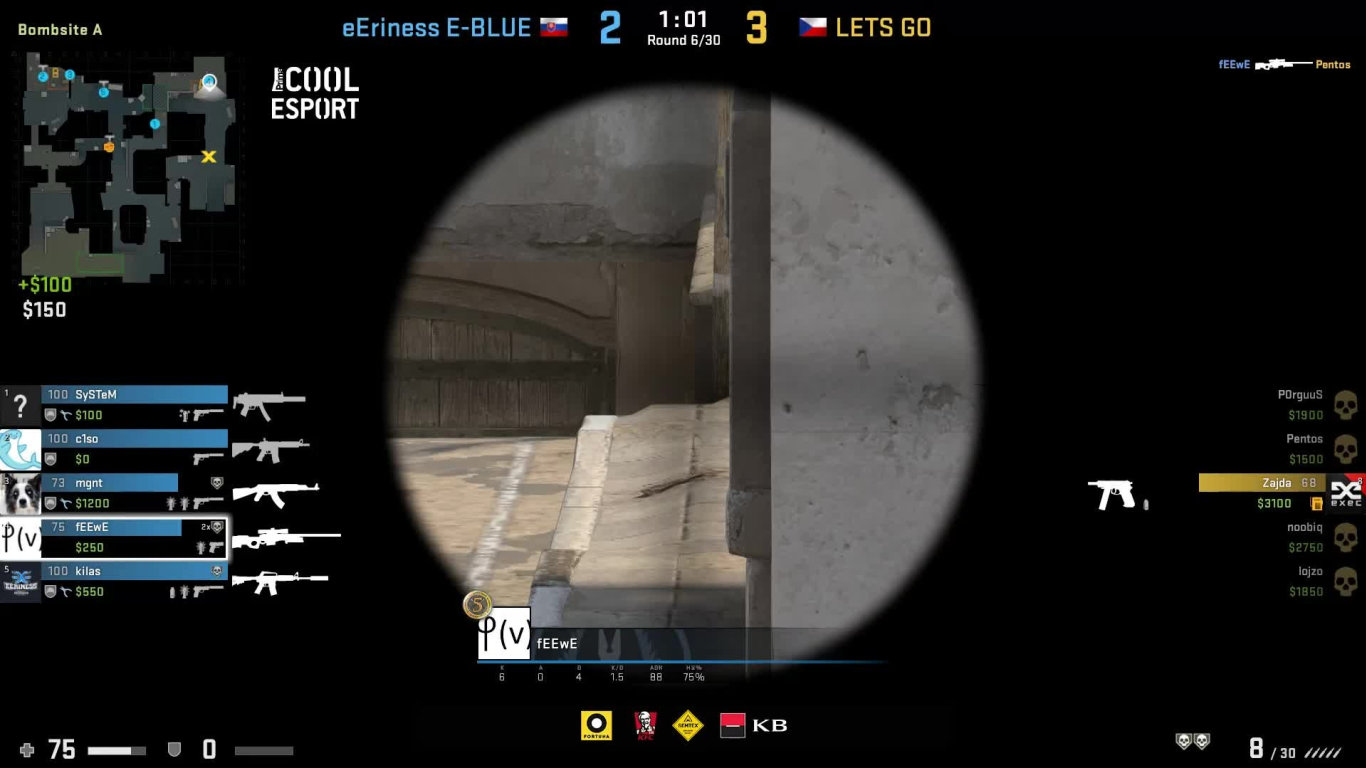The width and height of the screenshot is (1366, 768).
Task: Open the yellow Fortuna sponsor logo
Action: click(596, 725)
